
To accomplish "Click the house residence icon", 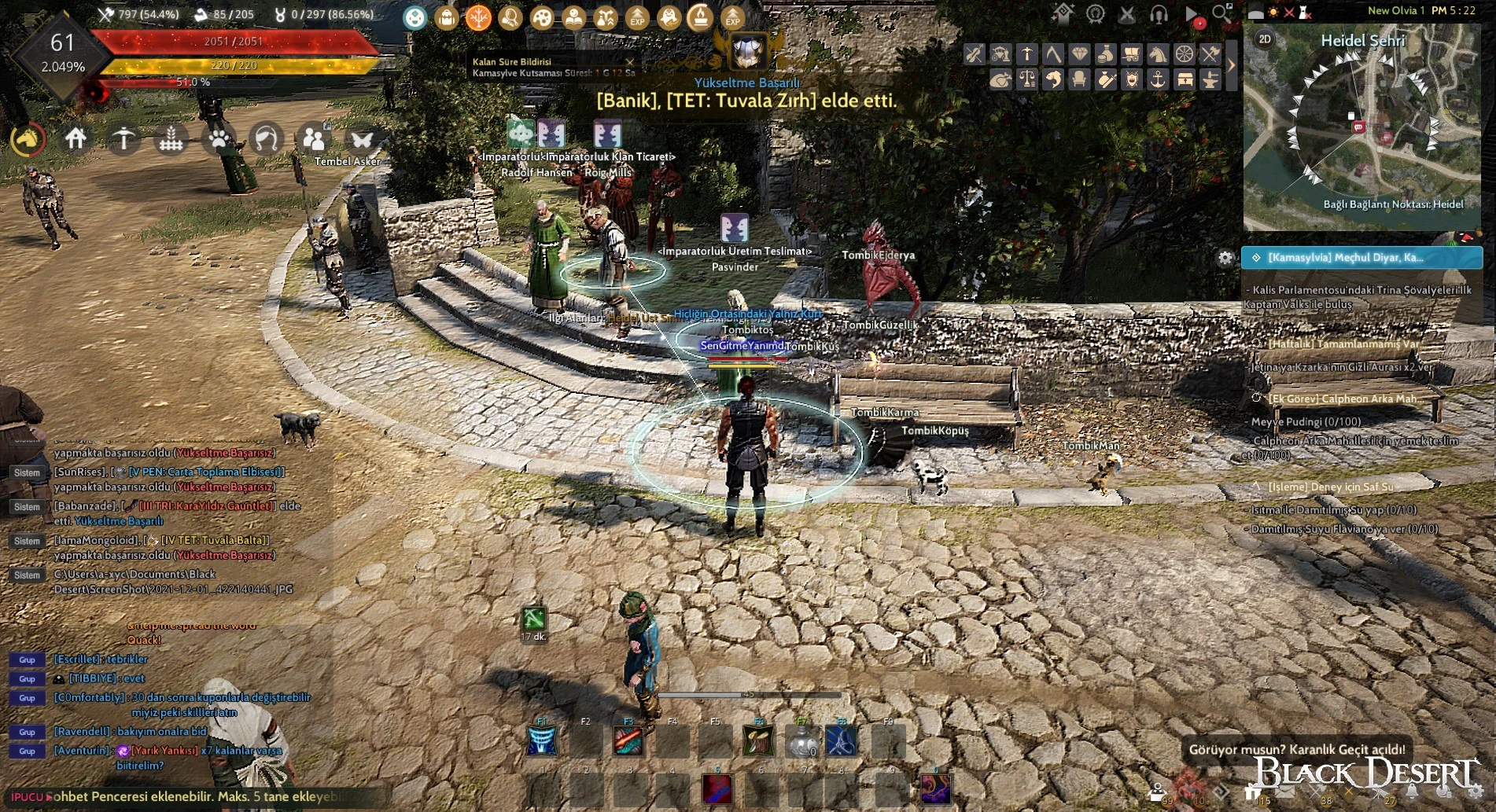I will tap(76, 139).
